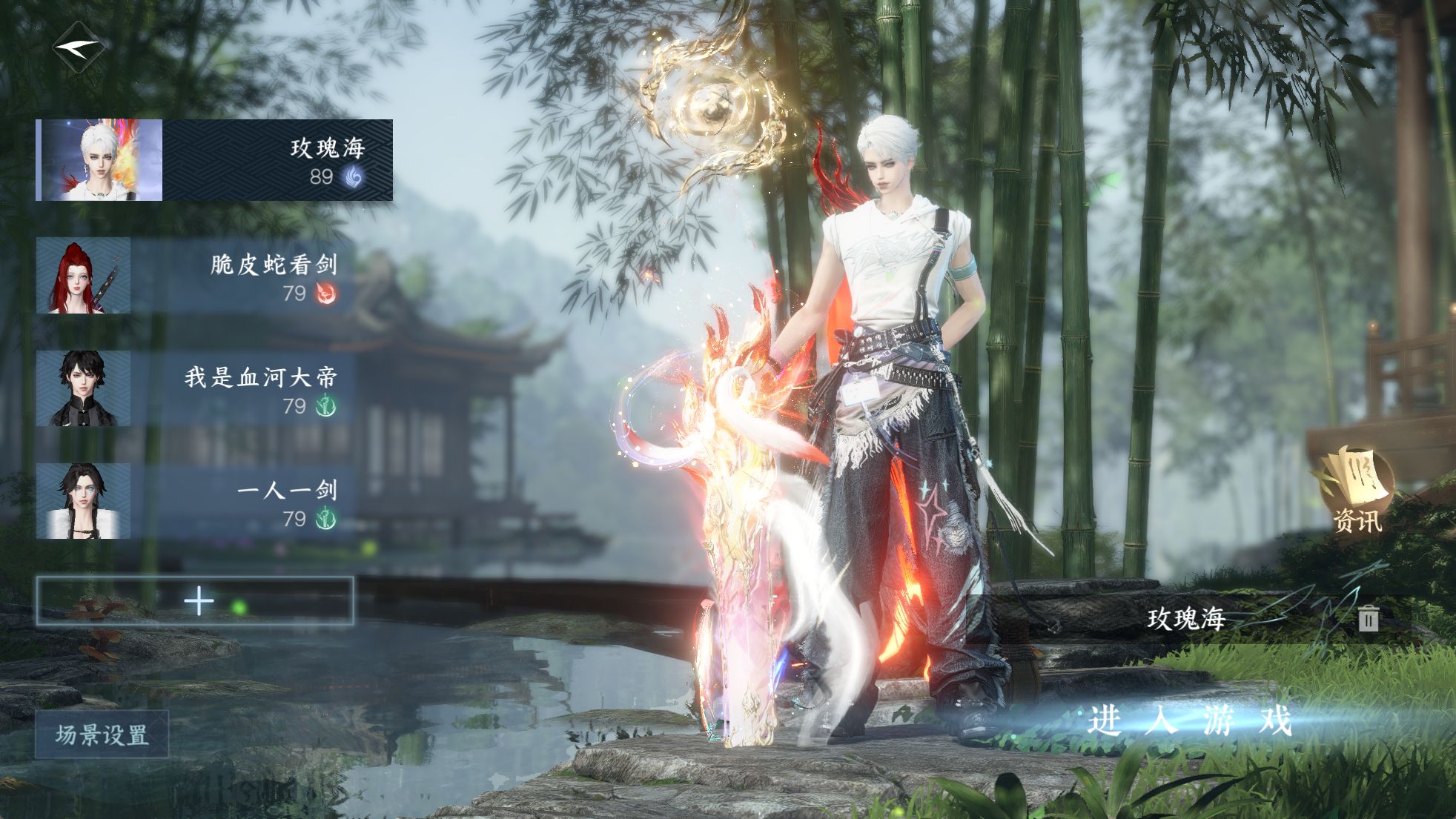The image size is (1456, 819).
Task: Enter the game via 进入游戏
Action: (x=1189, y=720)
